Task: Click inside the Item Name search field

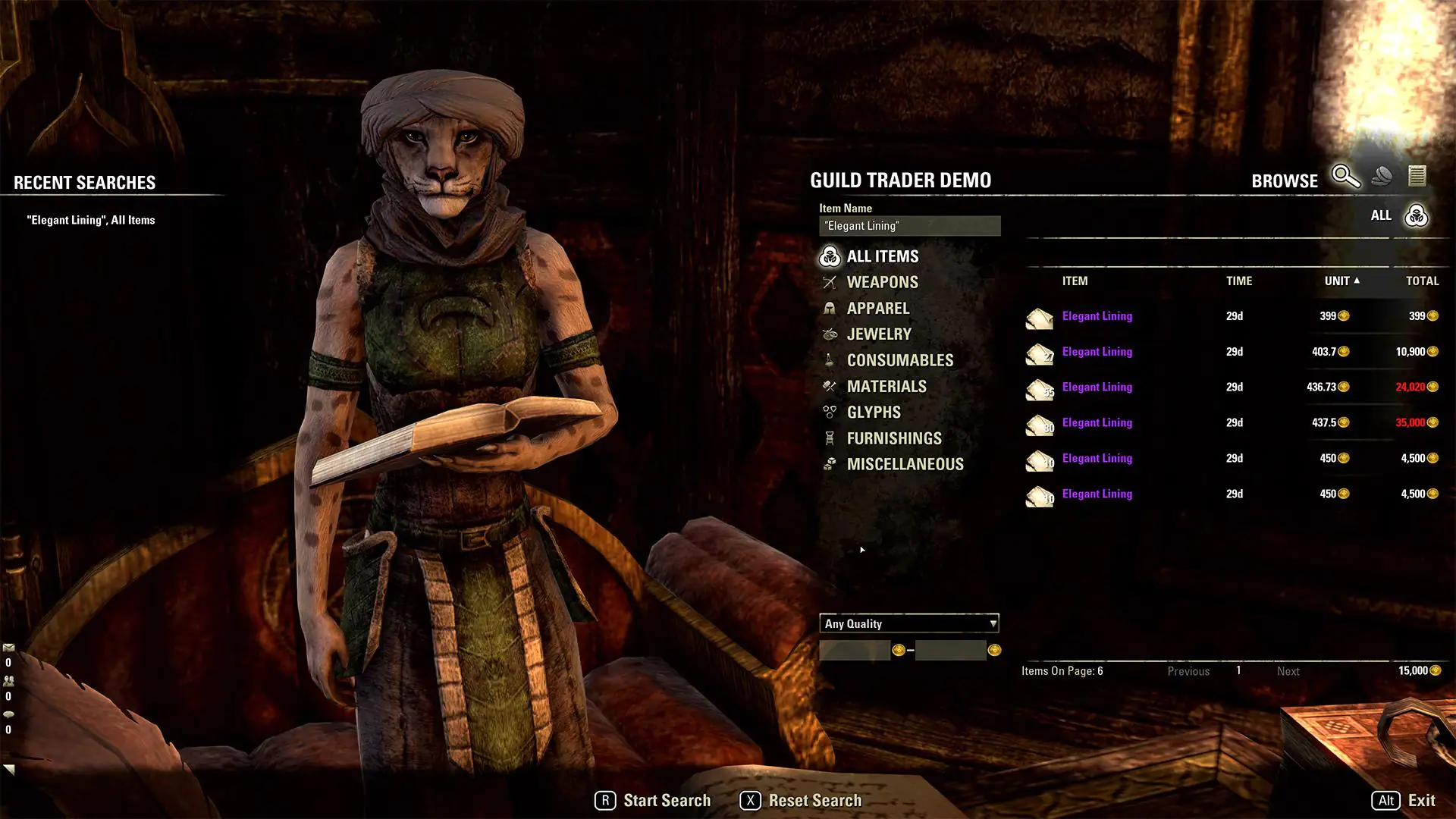Action: (x=909, y=225)
